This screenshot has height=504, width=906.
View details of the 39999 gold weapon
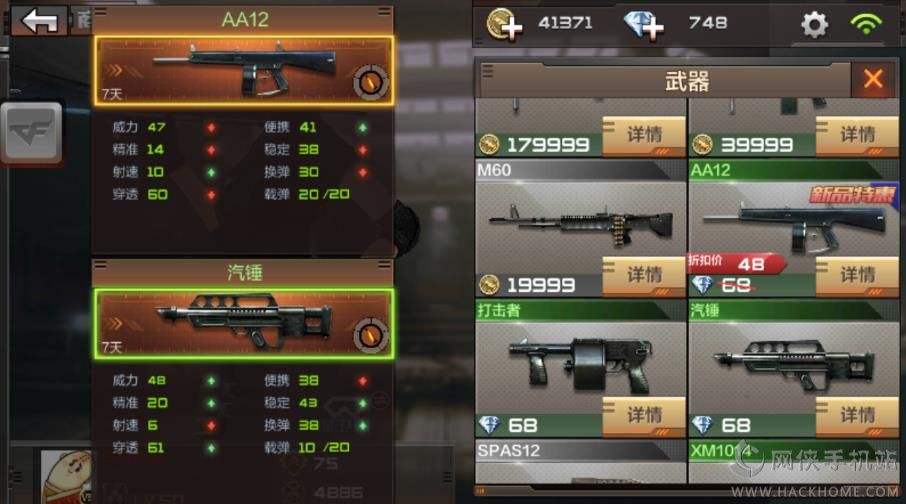[x=857, y=135]
